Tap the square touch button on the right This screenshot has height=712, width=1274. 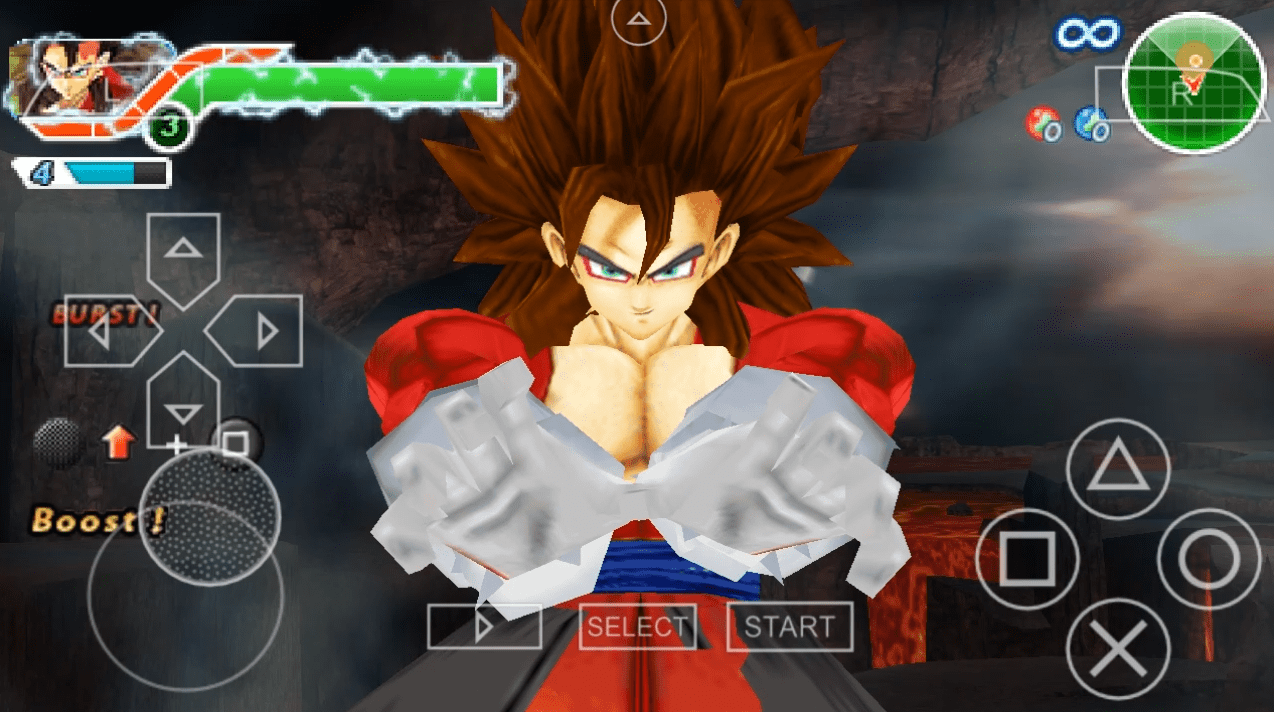(x=1027, y=559)
